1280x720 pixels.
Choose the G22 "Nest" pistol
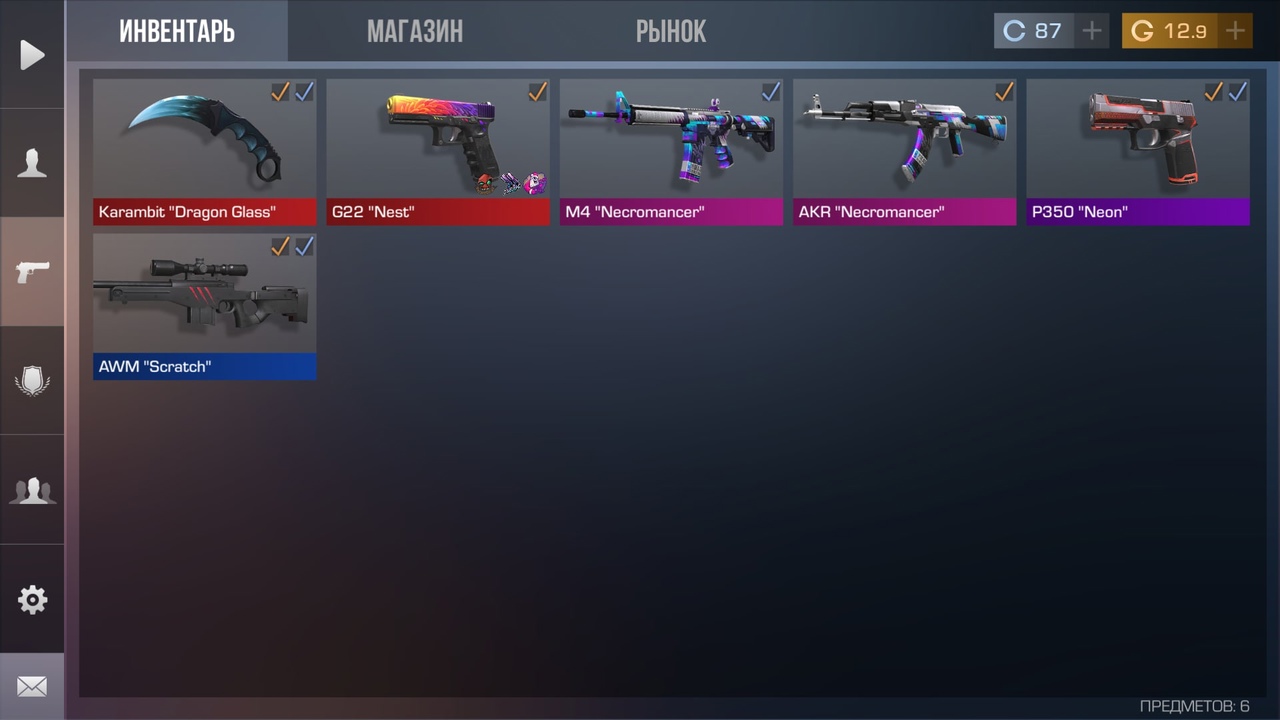438,150
